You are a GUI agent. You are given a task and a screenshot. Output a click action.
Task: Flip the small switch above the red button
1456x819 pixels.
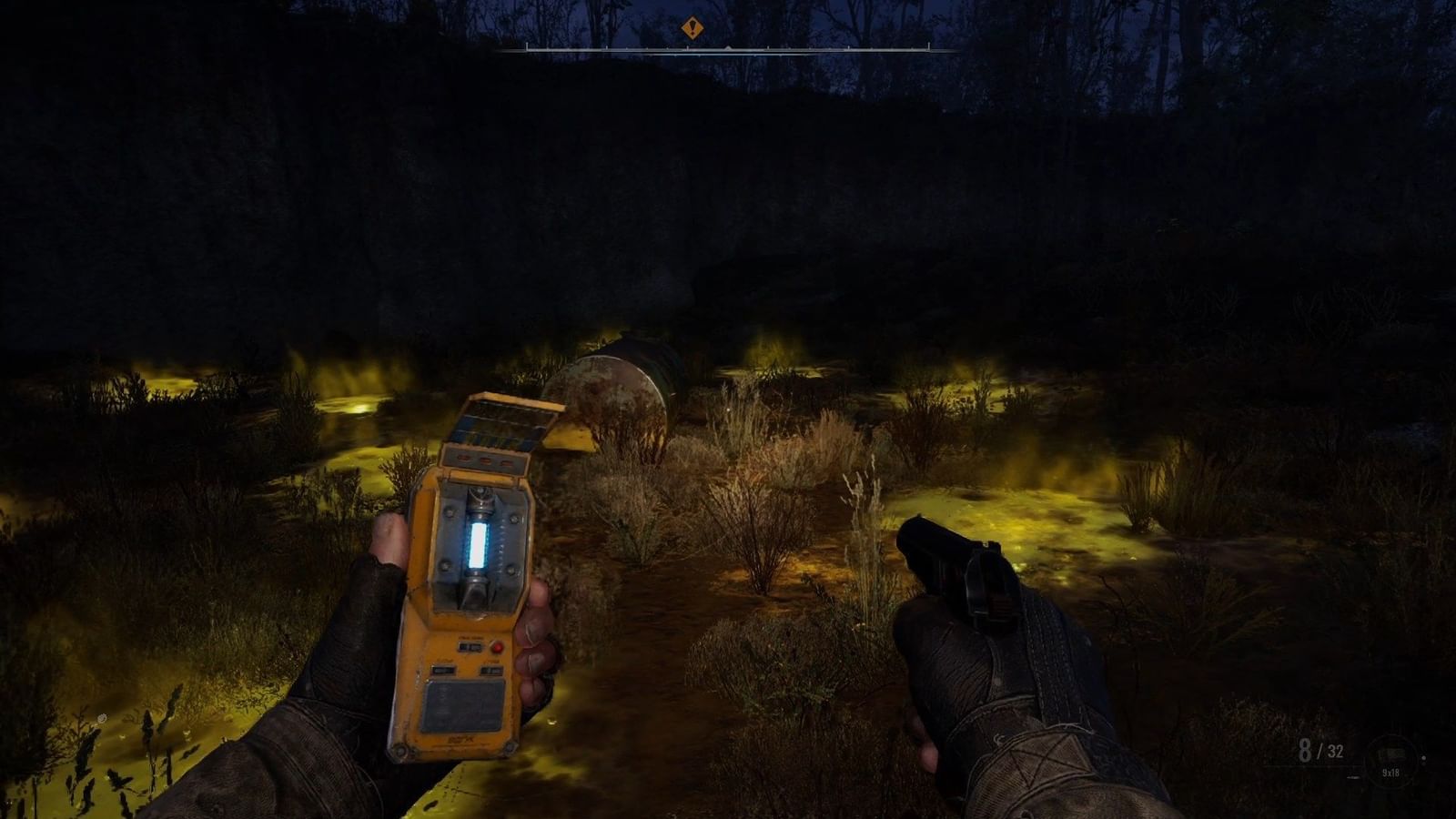(469, 645)
